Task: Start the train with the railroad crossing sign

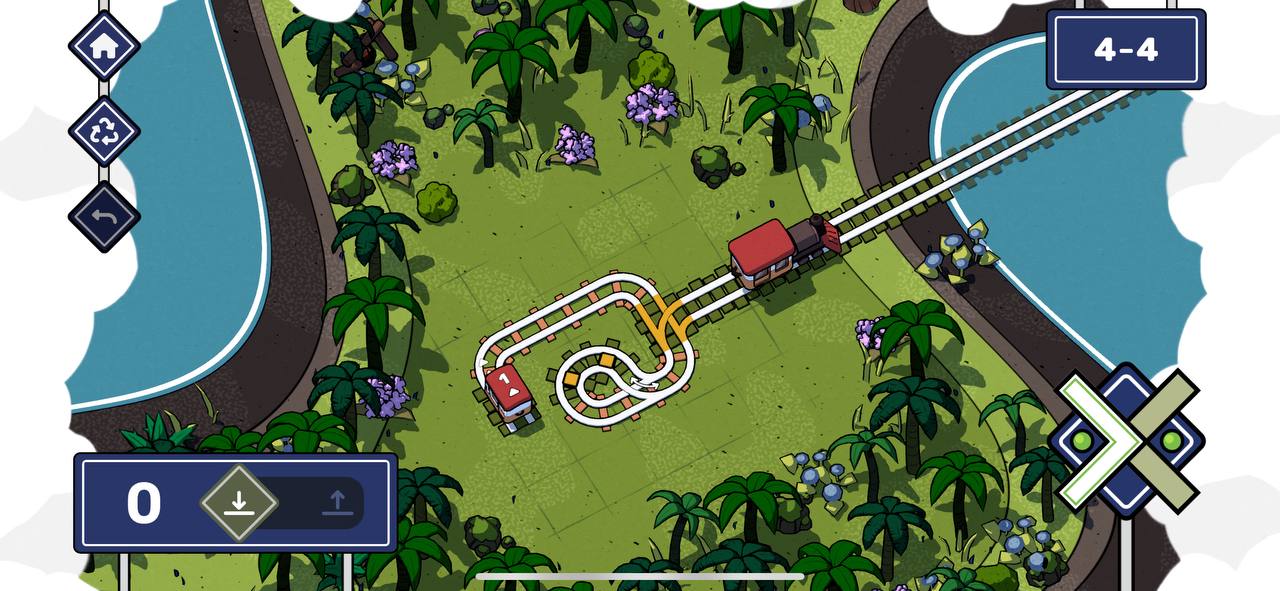Action: [1127, 440]
